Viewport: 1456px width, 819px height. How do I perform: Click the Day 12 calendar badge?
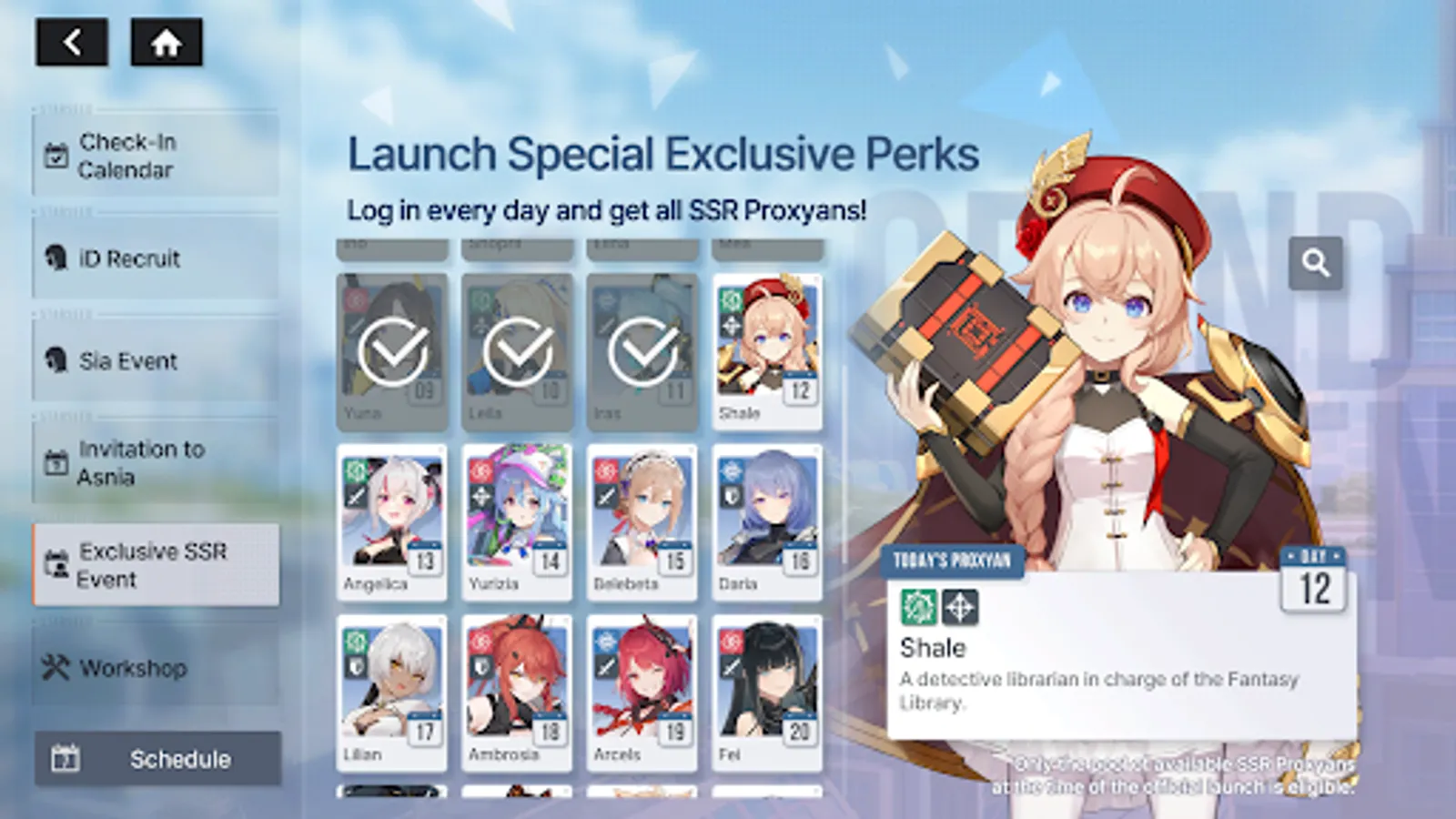[1312, 578]
